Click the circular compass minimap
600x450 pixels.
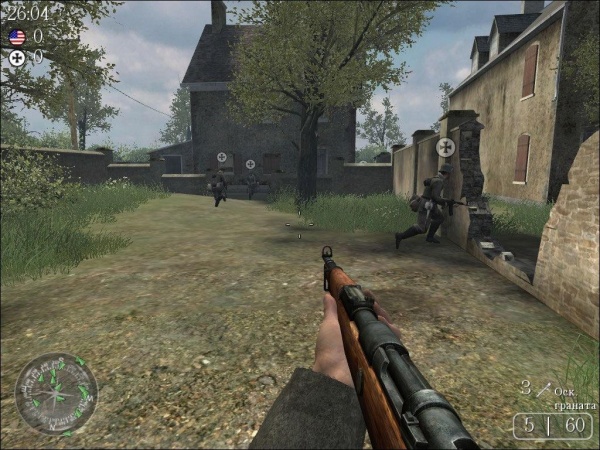coord(57,394)
